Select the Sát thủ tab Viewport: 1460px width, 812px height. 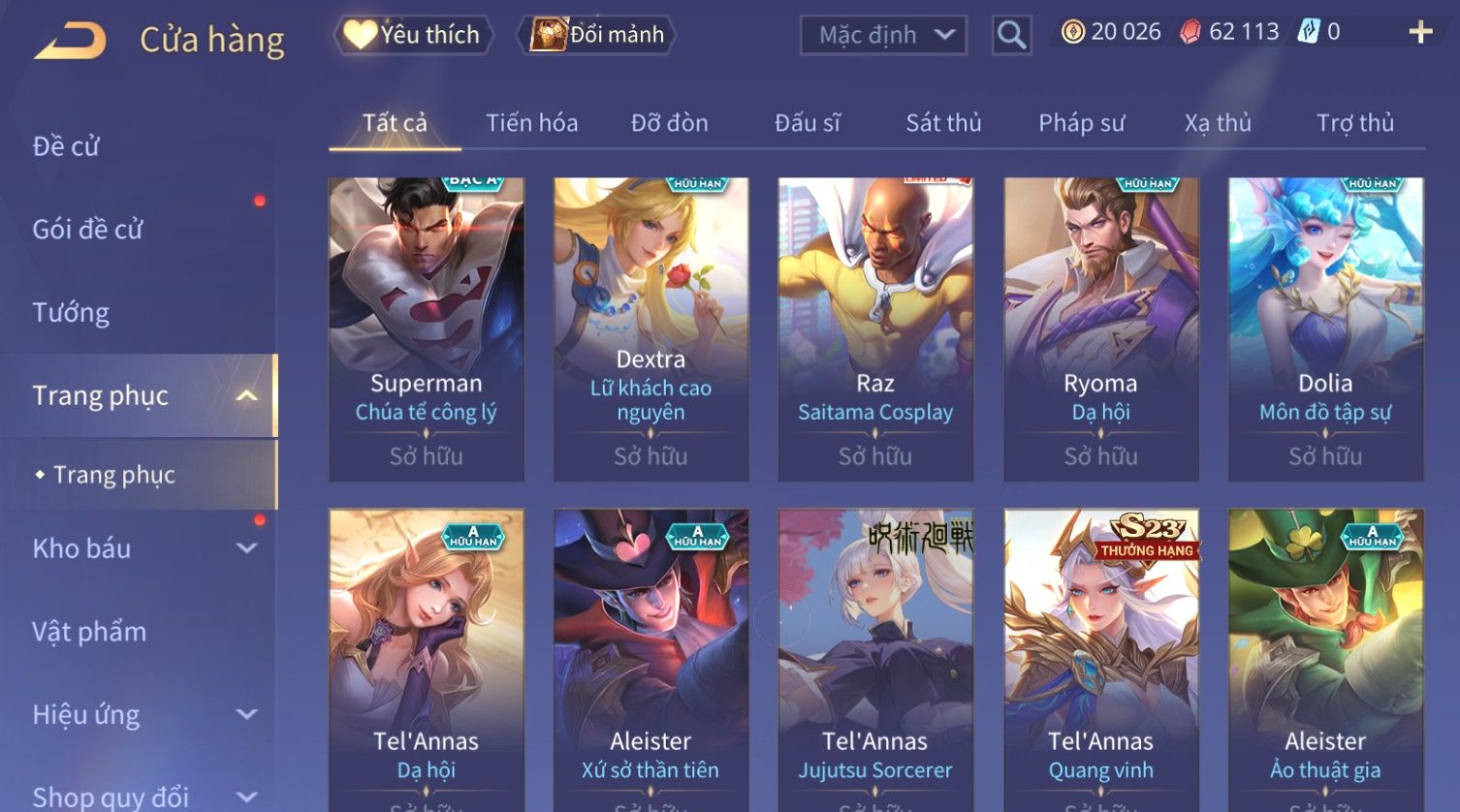(943, 123)
